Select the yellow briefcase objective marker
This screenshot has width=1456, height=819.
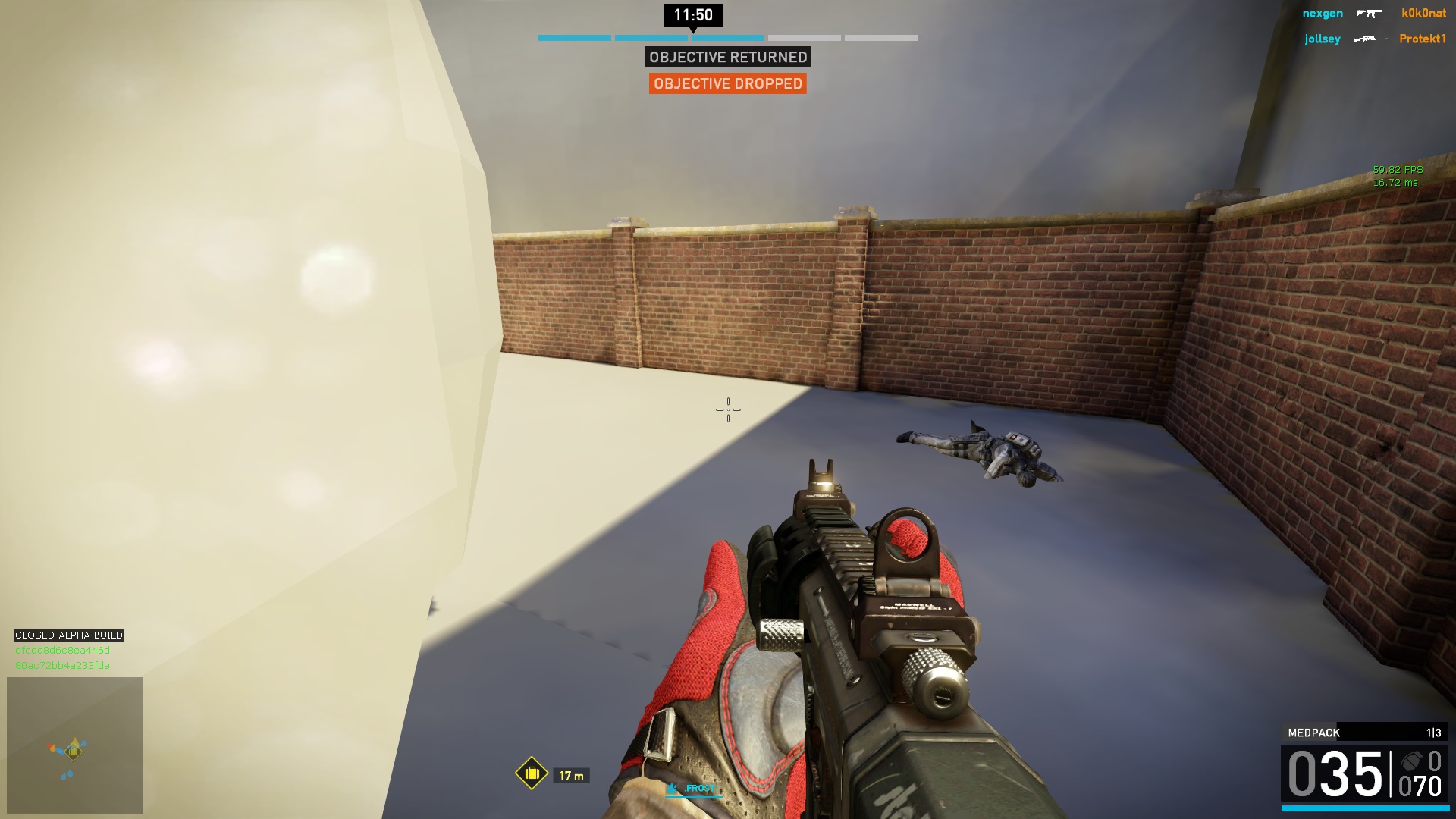532,773
